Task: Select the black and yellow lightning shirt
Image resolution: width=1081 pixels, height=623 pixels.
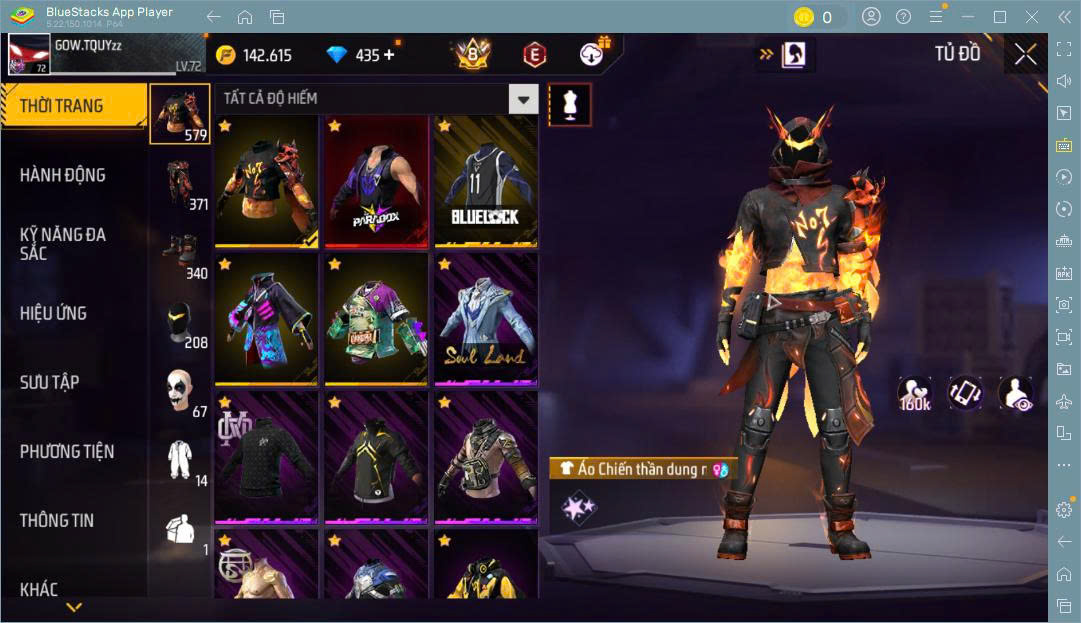Action: pyautogui.click(x=376, y=458)
